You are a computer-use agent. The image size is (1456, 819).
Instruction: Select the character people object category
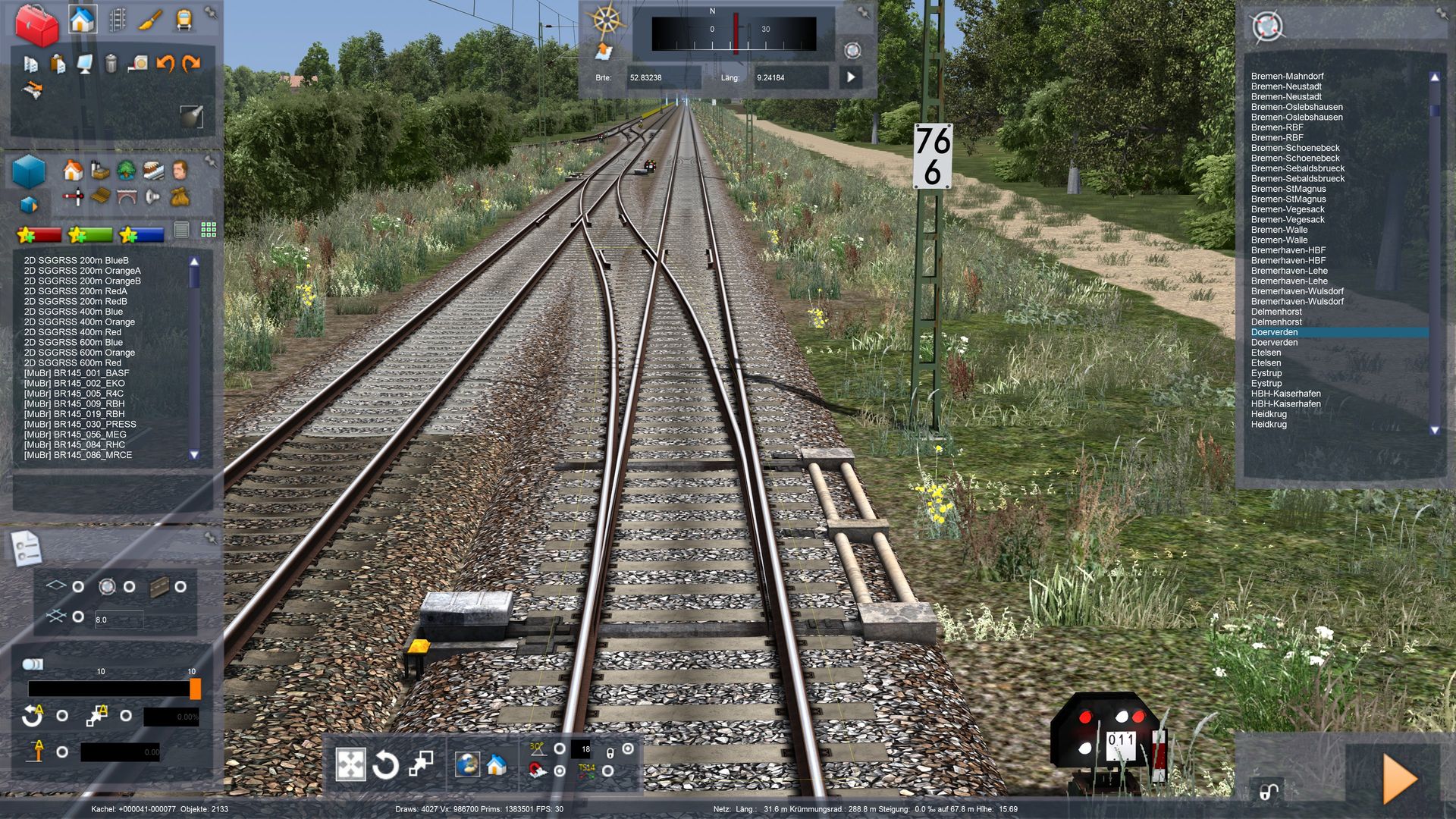point(180,170)
